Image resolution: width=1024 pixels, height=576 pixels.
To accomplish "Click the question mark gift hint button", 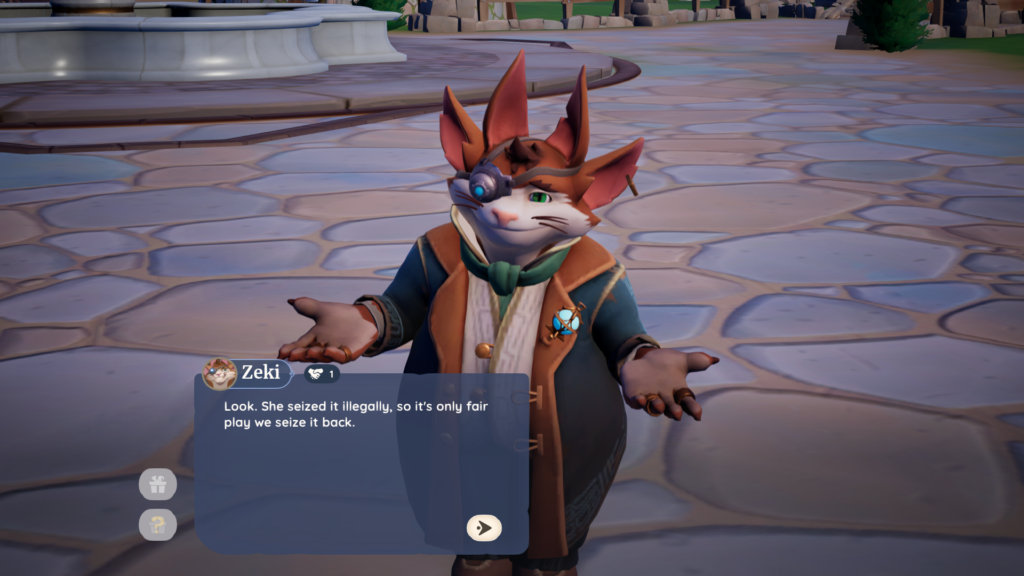I will (x=158, y=525).
